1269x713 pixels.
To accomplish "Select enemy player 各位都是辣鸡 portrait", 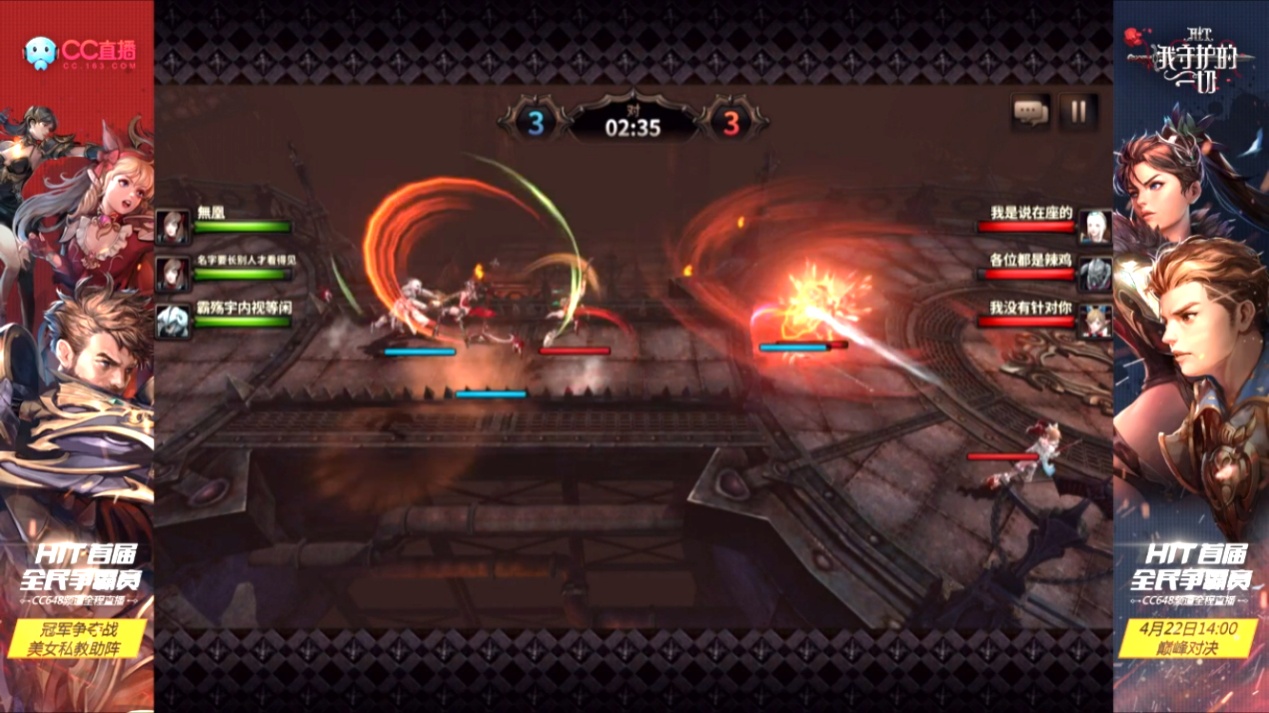I will pyautogui.click(x=1094, y=274).
